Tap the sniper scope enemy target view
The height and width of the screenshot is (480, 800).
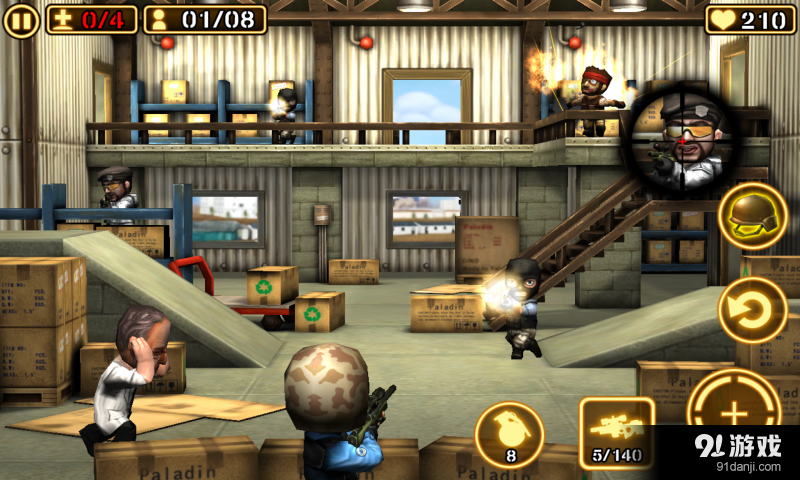(679, 136)
